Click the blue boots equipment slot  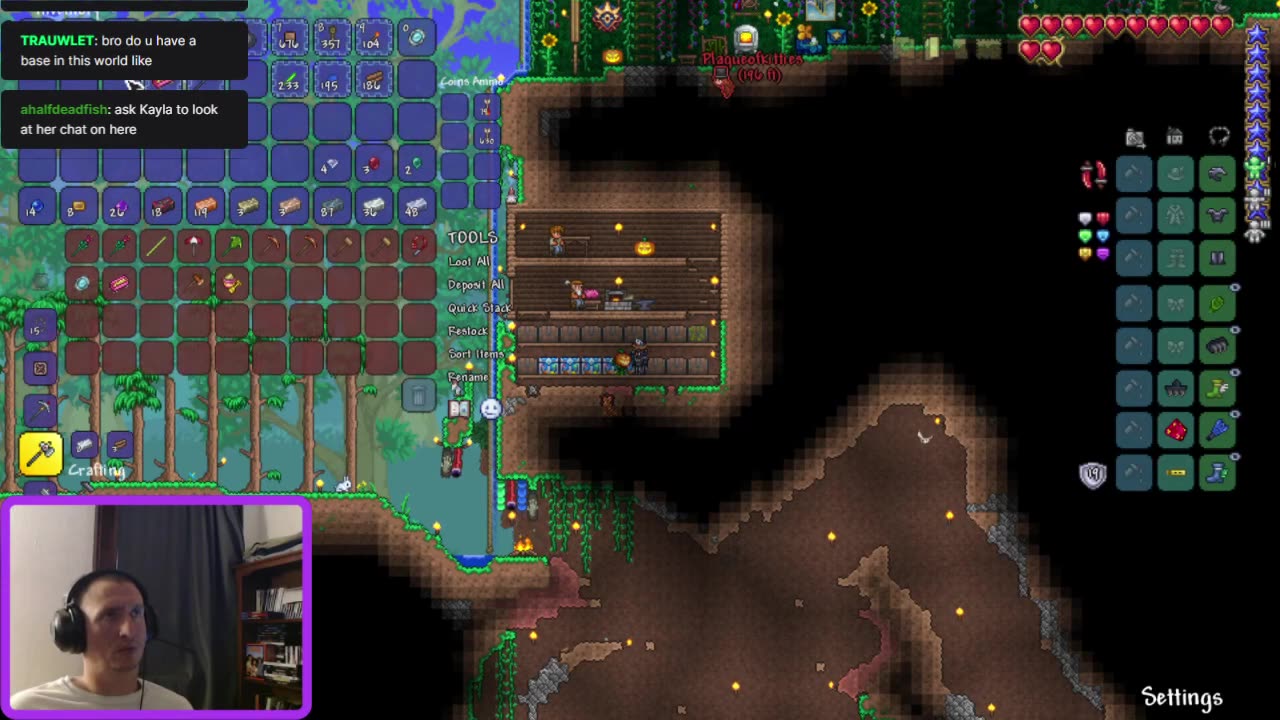[1217, 470]
